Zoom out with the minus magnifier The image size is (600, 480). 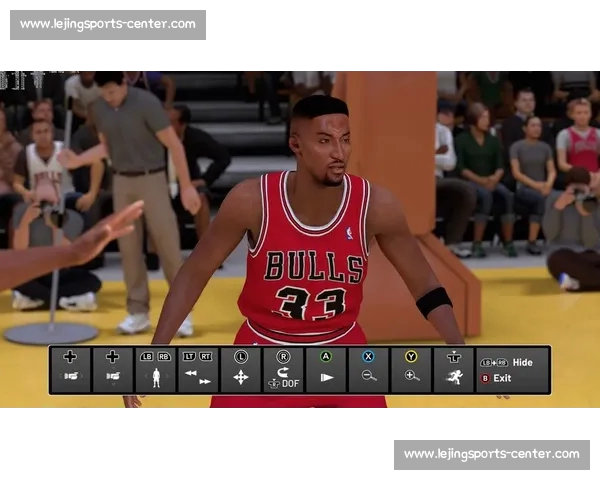click(369, 376)
